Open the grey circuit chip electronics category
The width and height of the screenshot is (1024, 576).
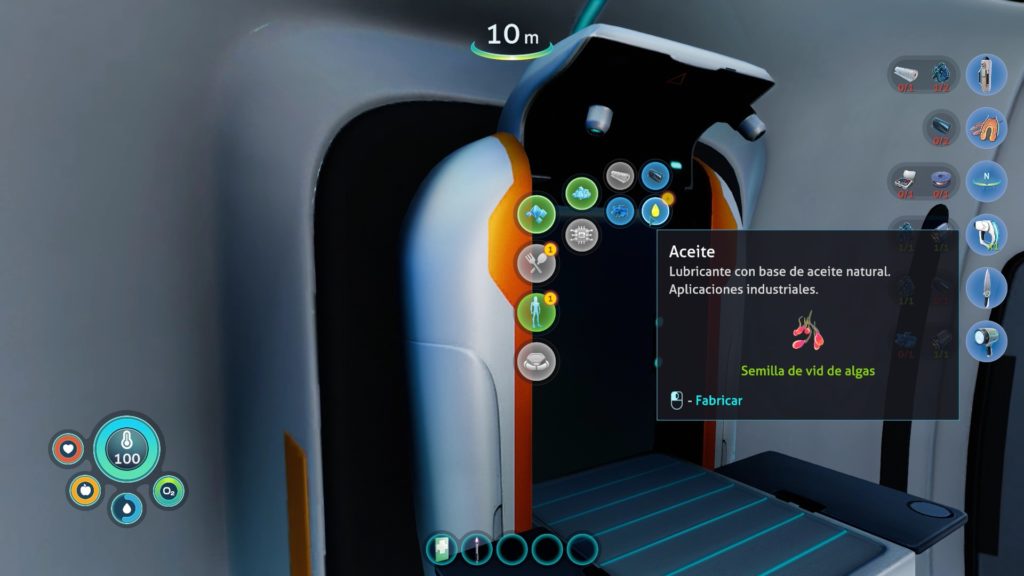pyautogui.click(x=580, y=236)
